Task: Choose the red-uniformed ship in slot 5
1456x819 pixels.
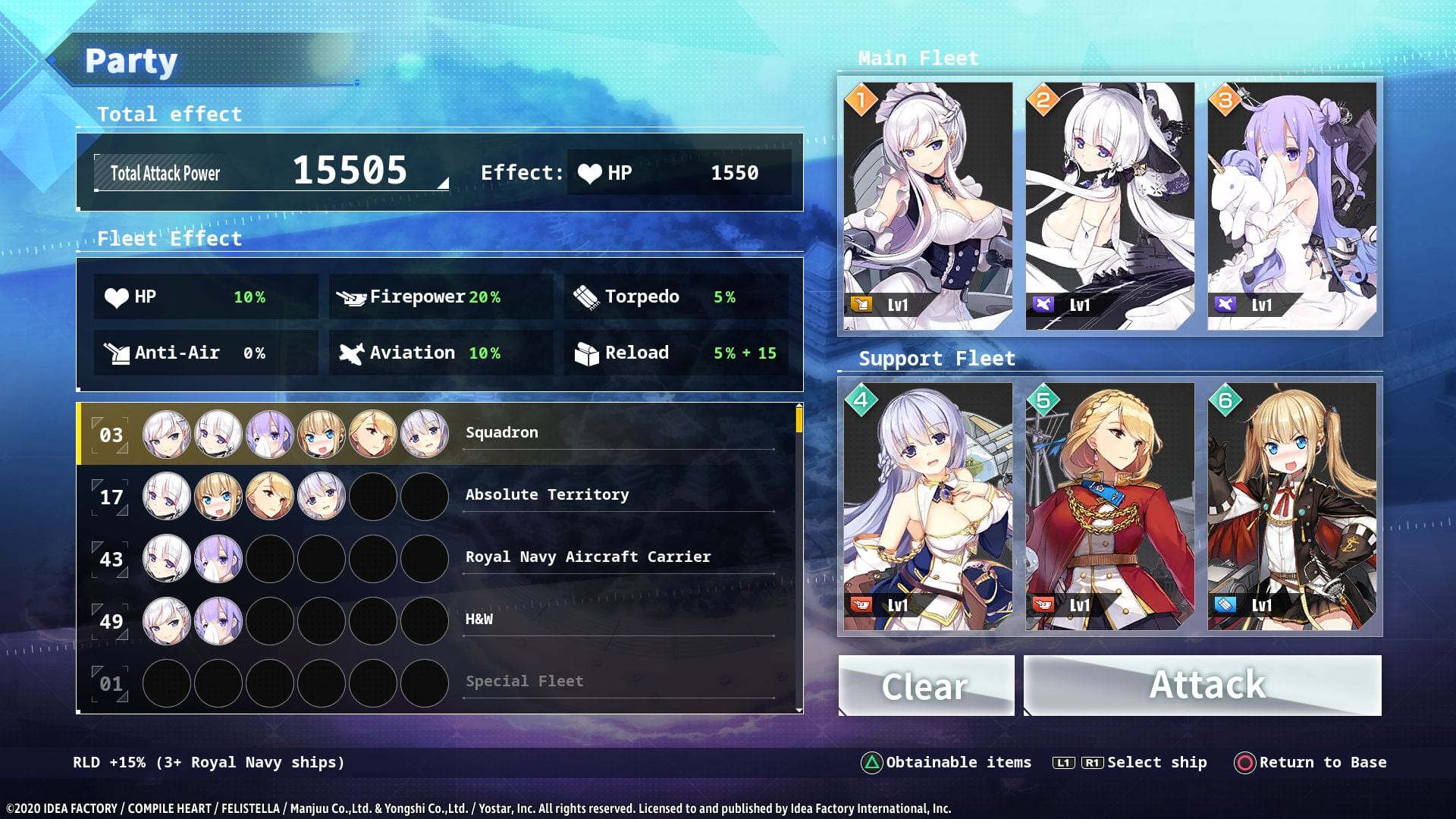Action: [1109, 507]
